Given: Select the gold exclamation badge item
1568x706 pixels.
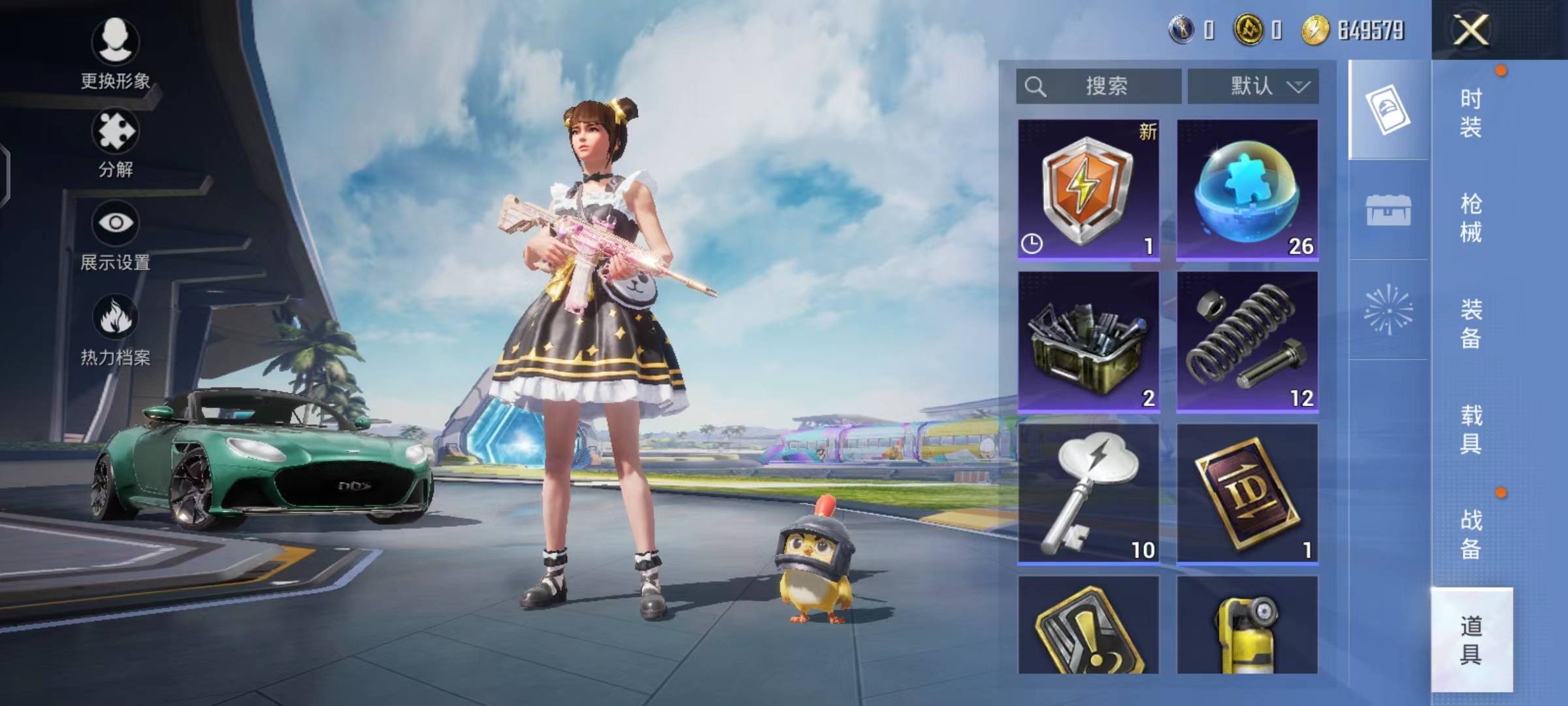Looking at the screenshot, I should point(1088,626).
